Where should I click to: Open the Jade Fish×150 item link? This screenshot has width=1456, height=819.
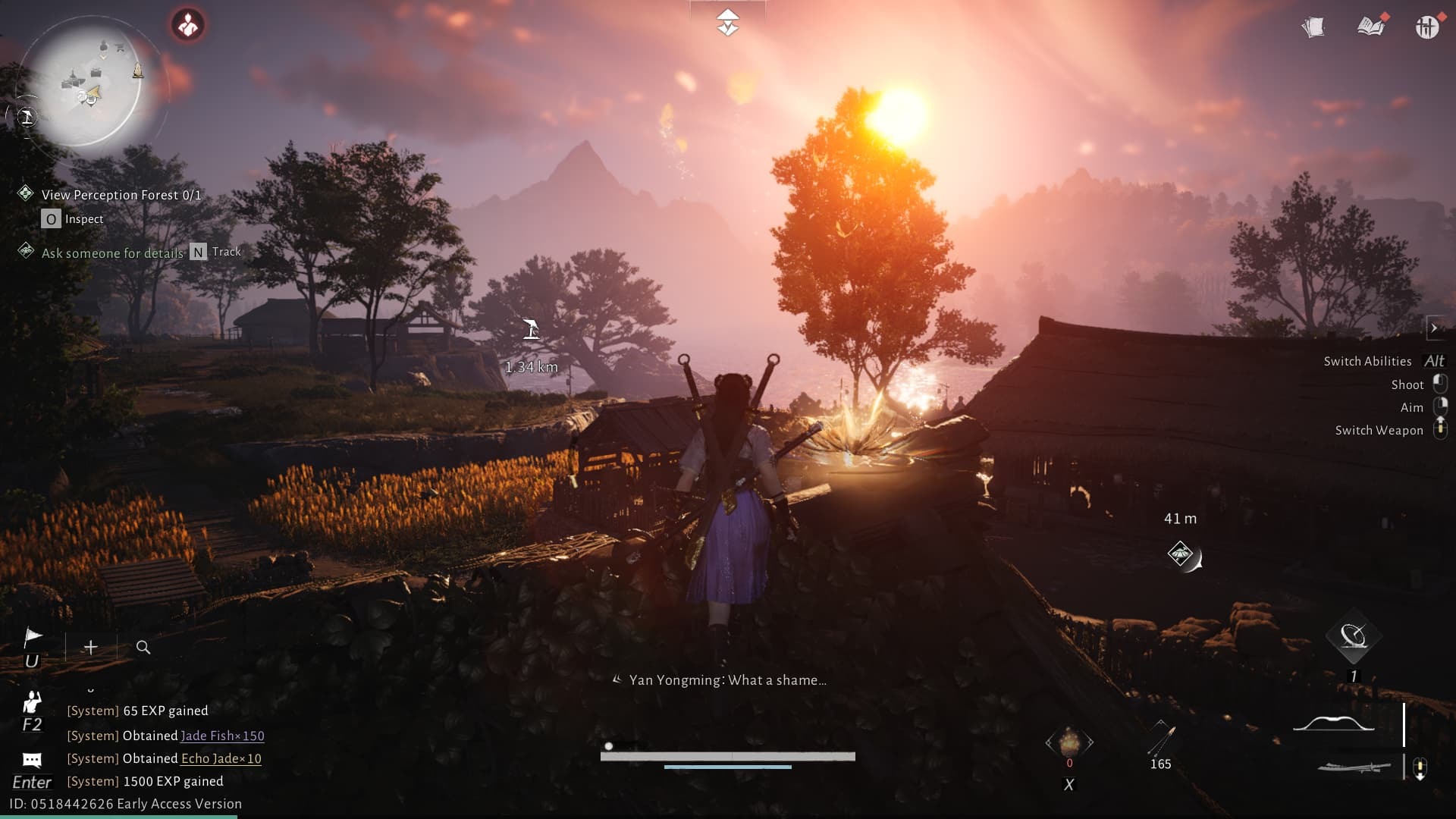coord(222,736)
